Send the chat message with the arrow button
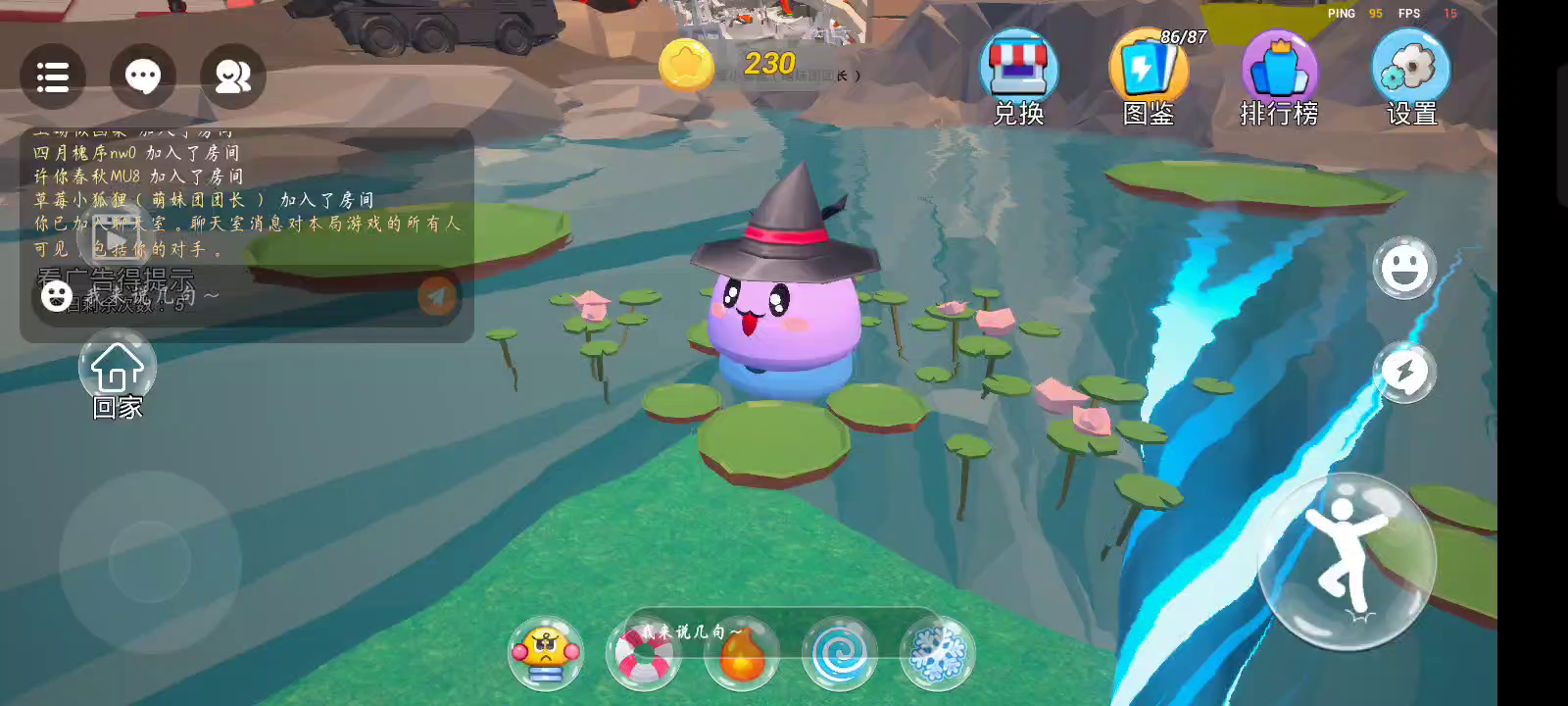Screen dimensions: 1568x706 [437, 295]
